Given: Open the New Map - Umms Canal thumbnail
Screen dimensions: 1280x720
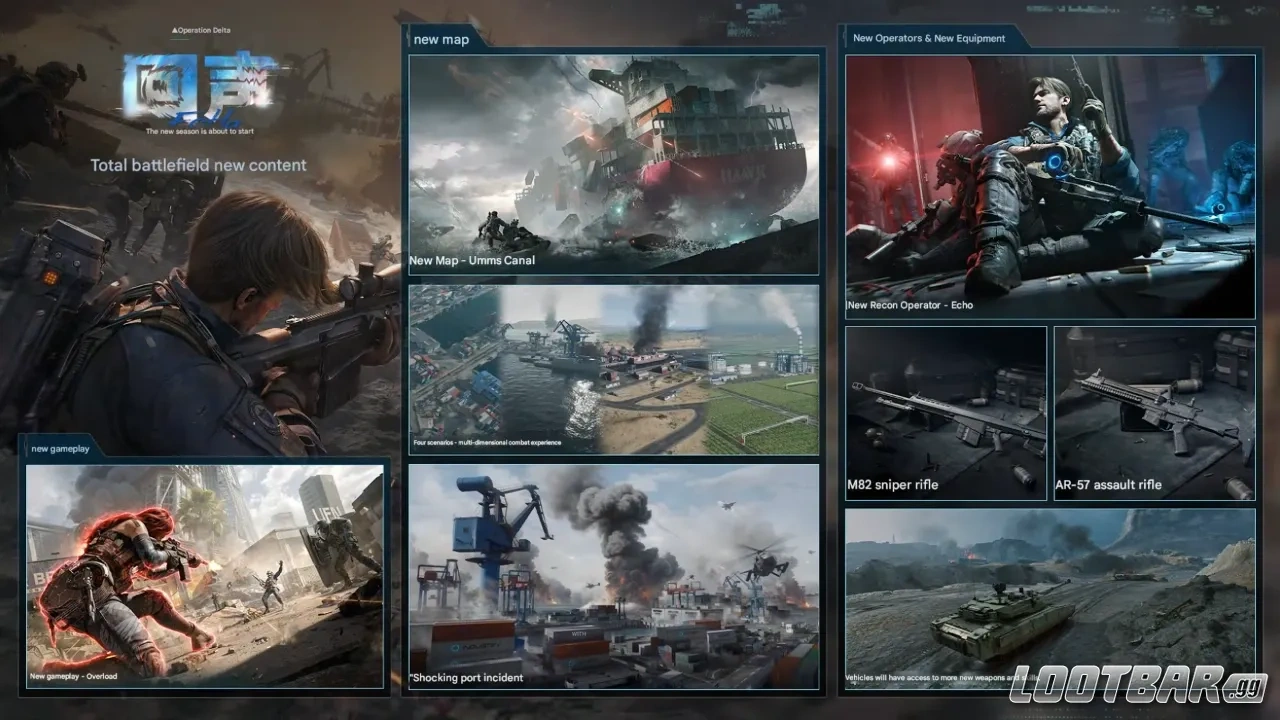Looking at the screenshot, I should (x=613, y=165).
